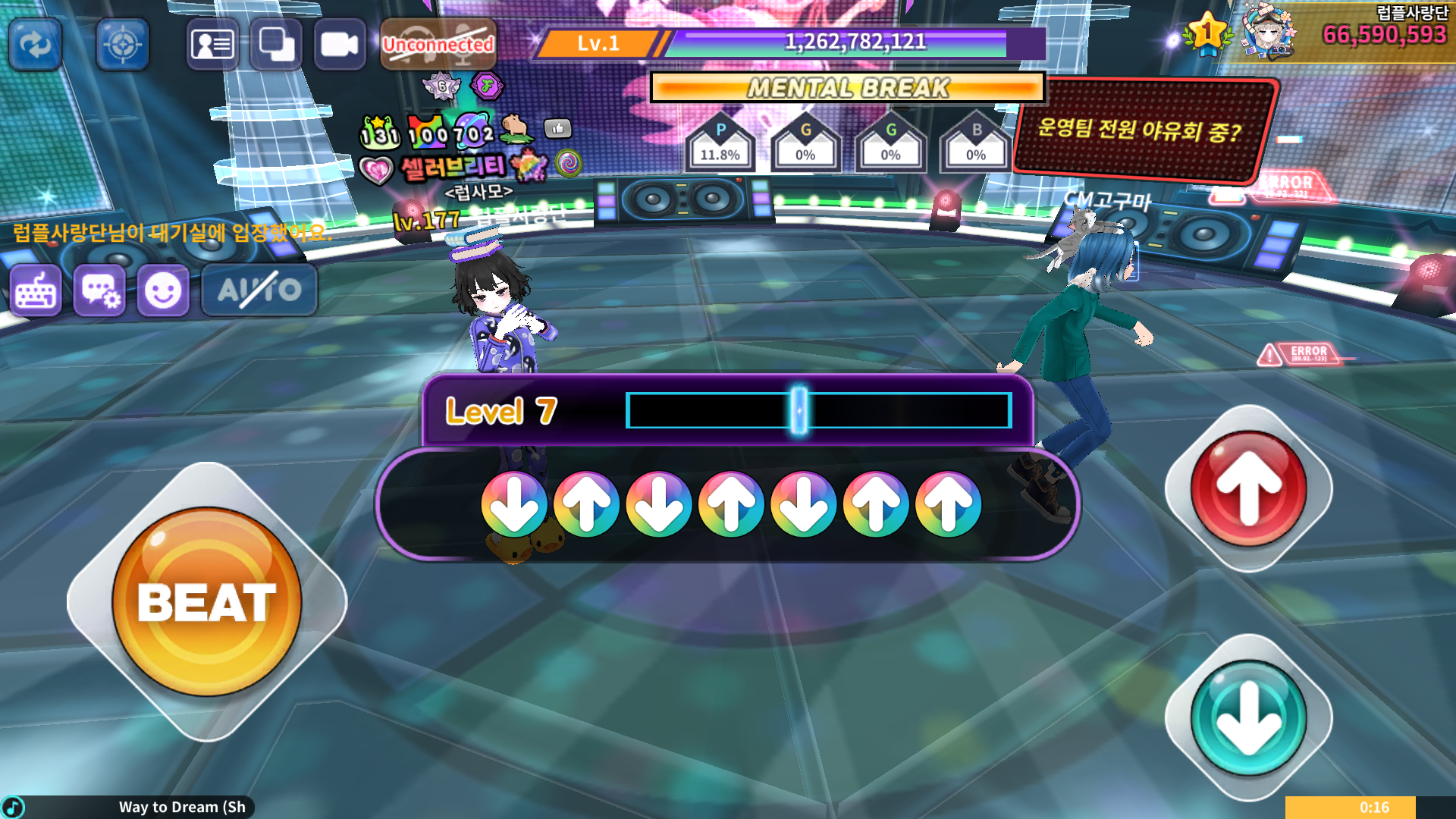The image size is (1456, 819).
Task: Tap the teal down arrow button
Action: pos(1248,718)
